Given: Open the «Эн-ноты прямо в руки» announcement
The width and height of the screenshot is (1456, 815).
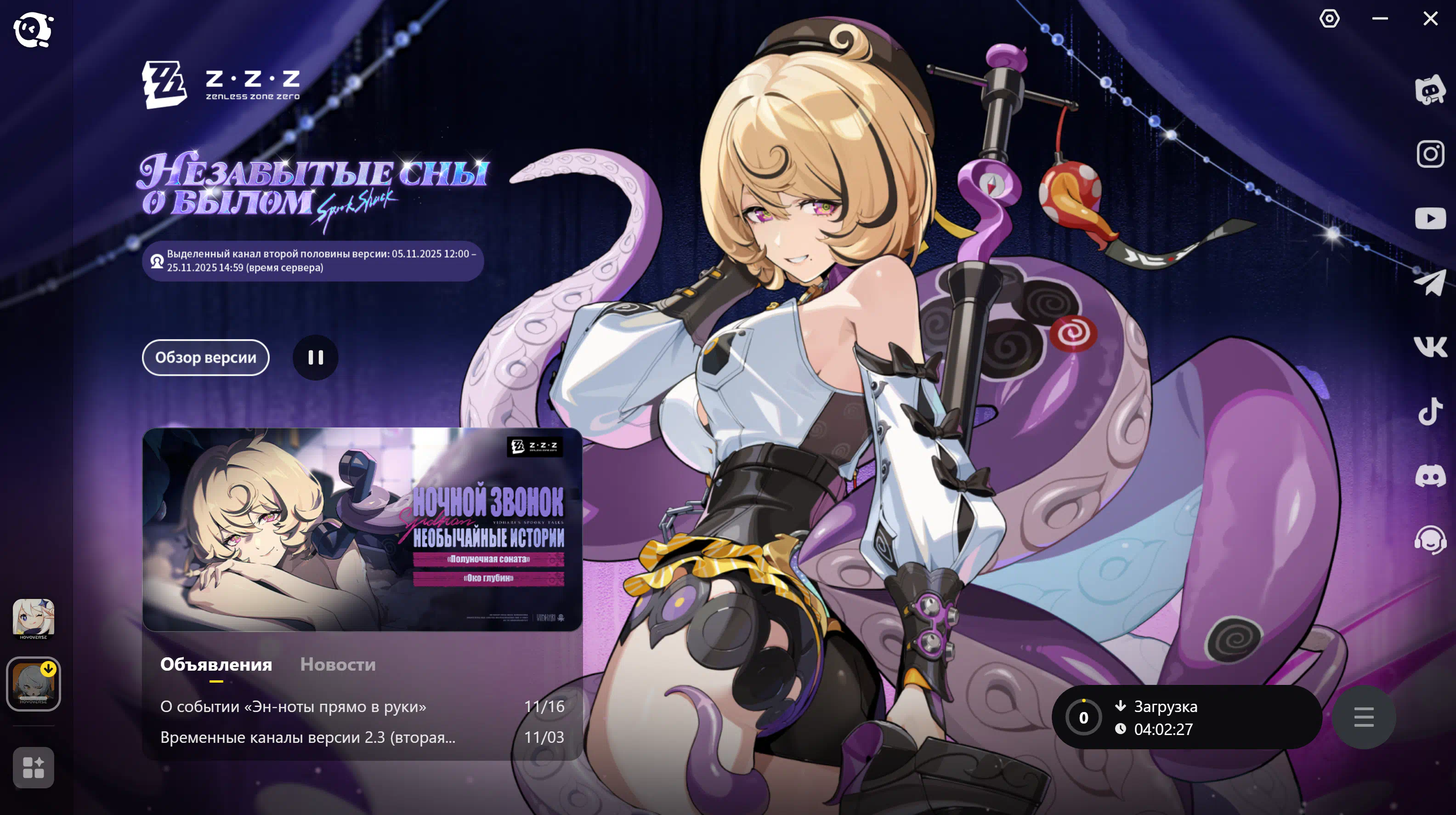Looking at the screenshot, I should 293,707.
